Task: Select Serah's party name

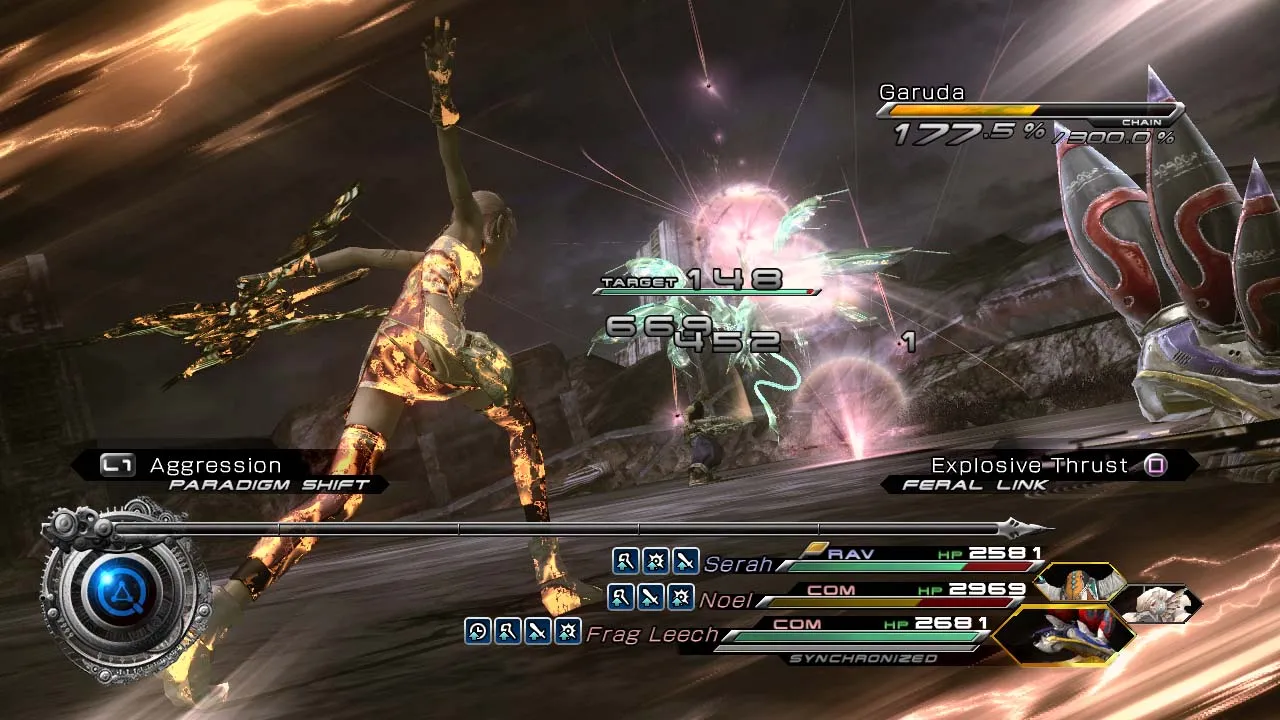Action: point(738,564)
